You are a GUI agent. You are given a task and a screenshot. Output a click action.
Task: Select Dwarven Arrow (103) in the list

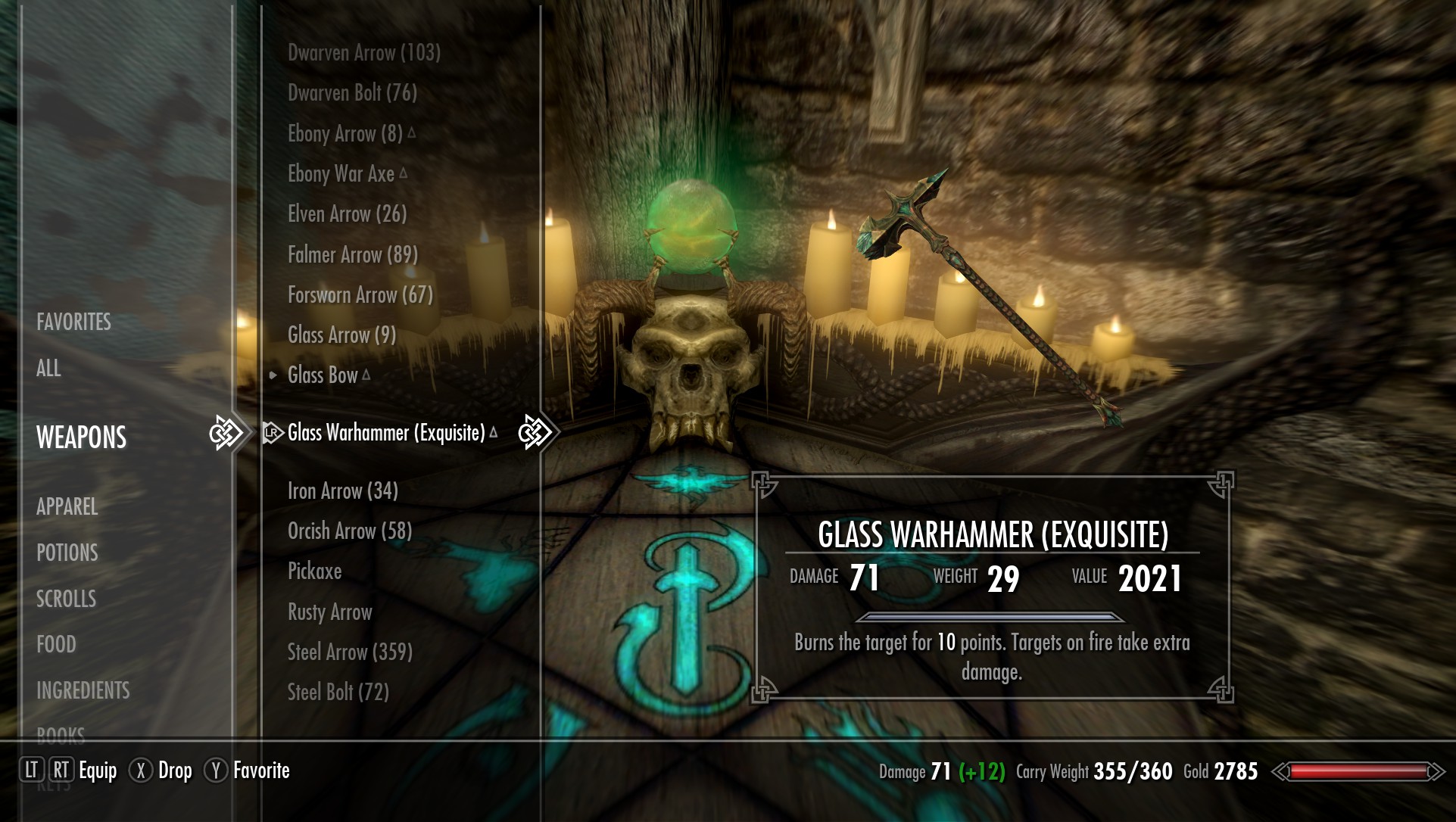click(363, 53)
